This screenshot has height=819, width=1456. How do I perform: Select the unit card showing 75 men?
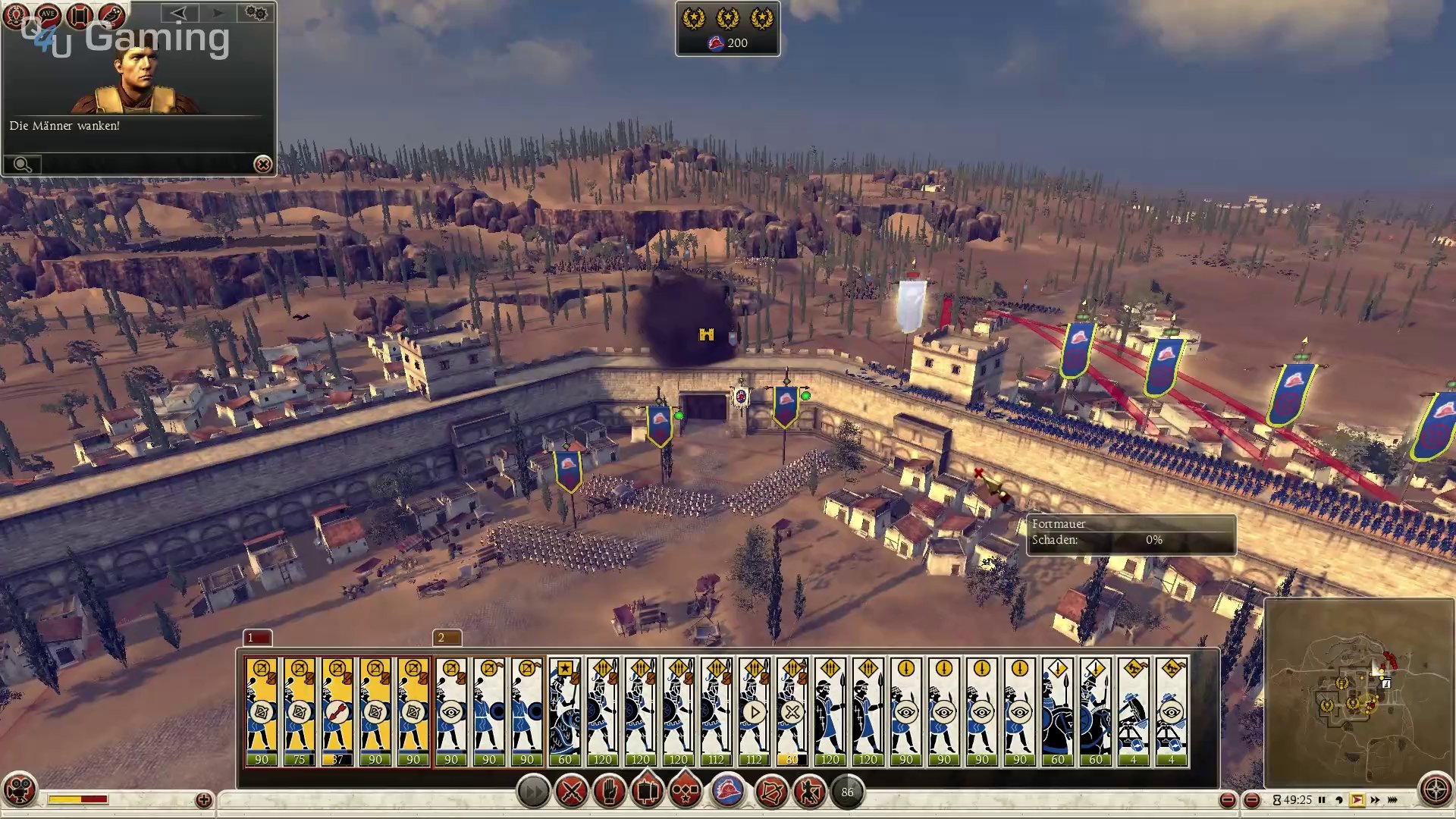(x=300, y=711)
